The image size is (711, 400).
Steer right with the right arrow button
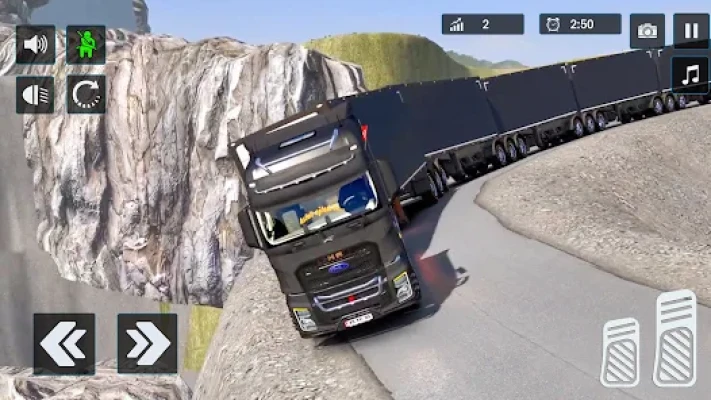(147, 343)
